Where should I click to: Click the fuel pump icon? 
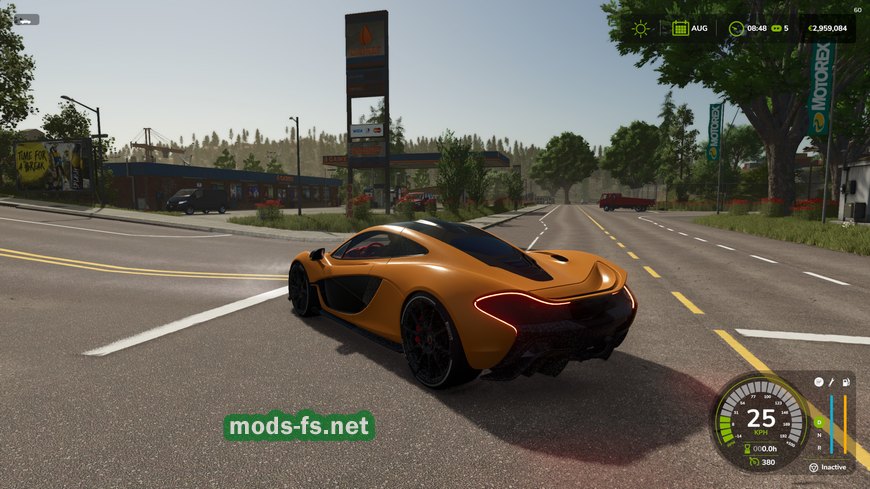tap(845, 382)
